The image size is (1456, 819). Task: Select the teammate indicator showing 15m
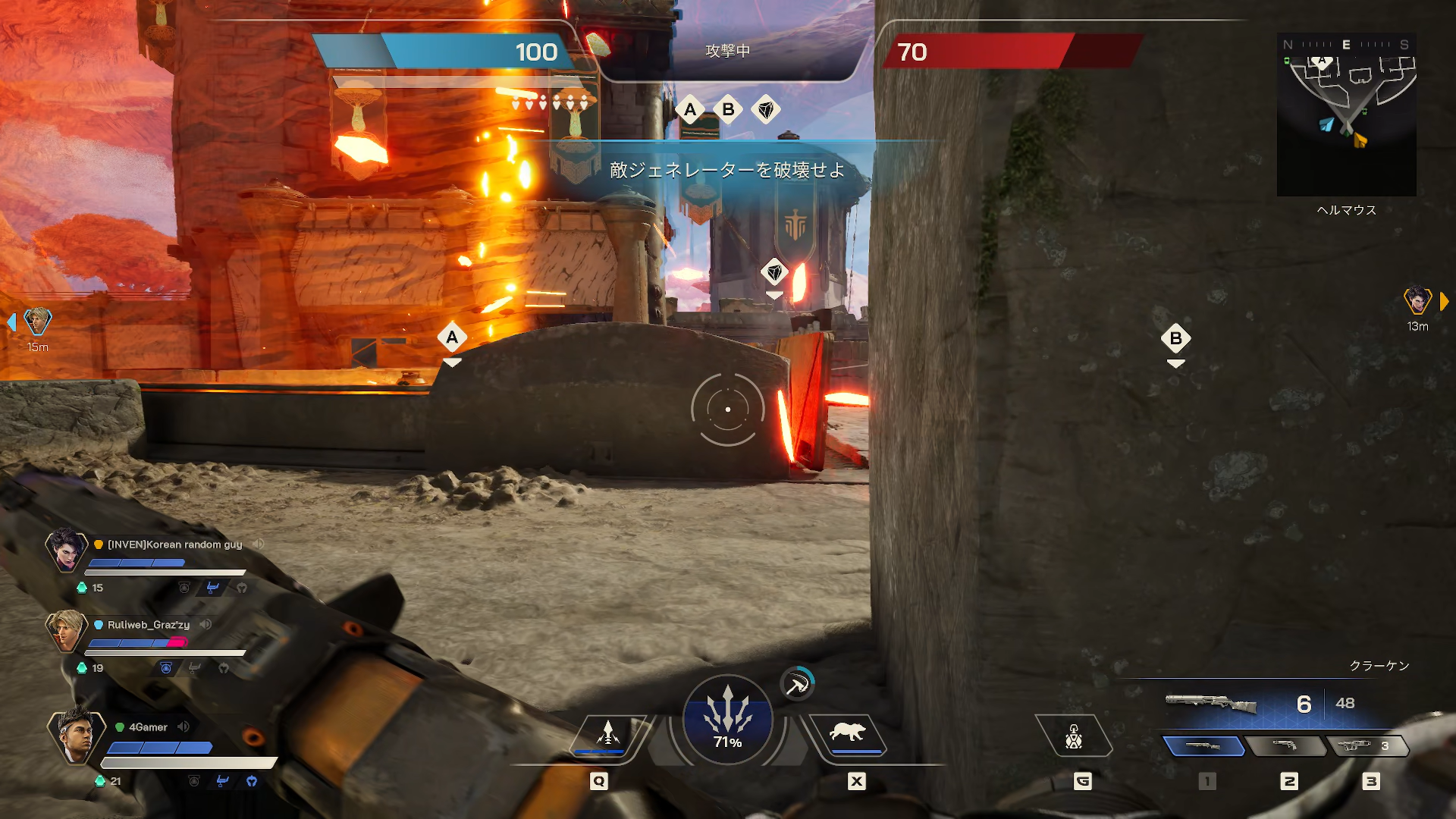click(37, 322)
